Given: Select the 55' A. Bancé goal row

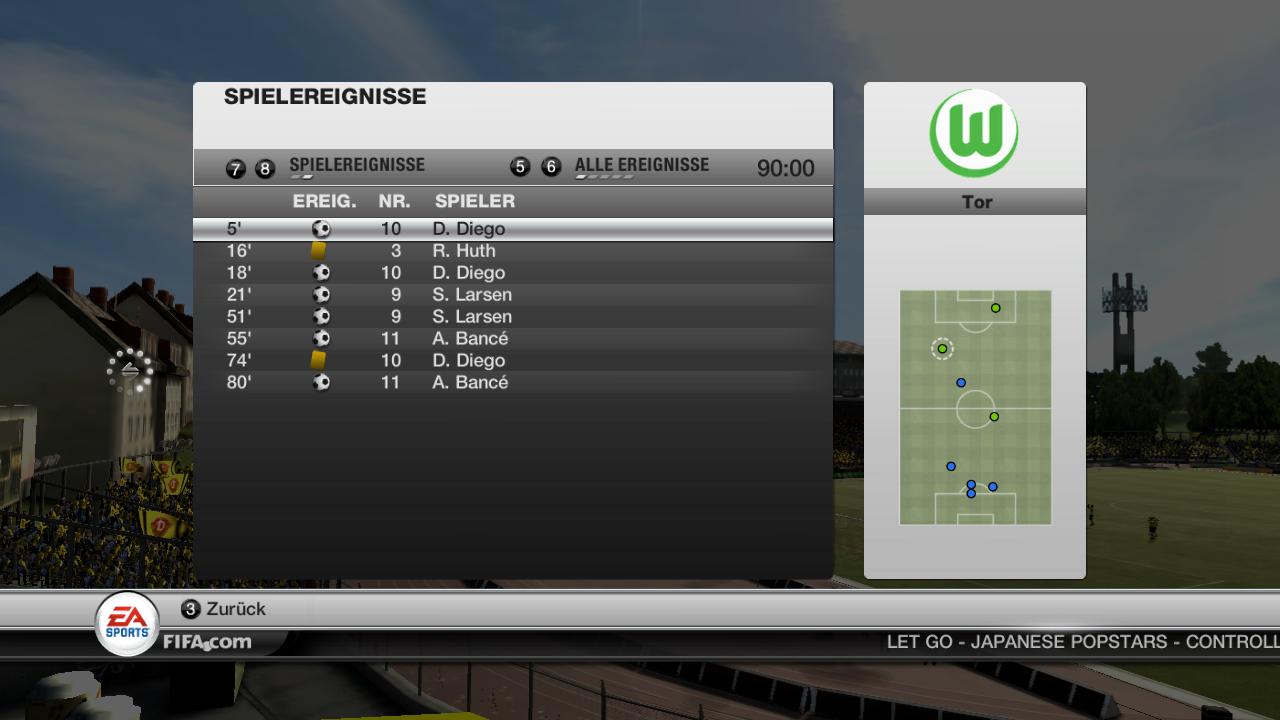Looking at the screenshot, I should coord(512,339).
